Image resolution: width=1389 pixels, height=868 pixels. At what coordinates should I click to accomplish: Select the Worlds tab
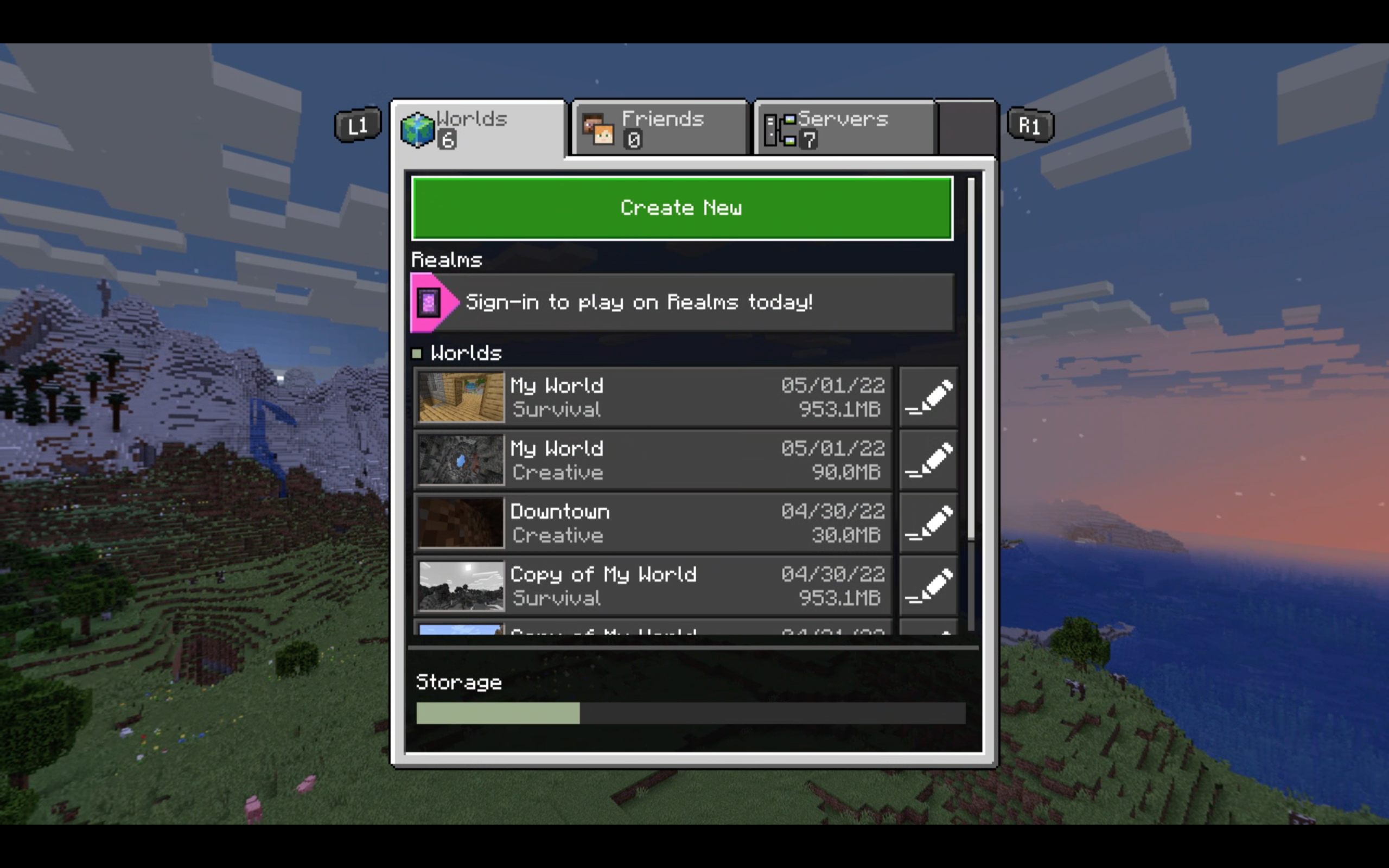pyautogui.click(x=477, y=128)
